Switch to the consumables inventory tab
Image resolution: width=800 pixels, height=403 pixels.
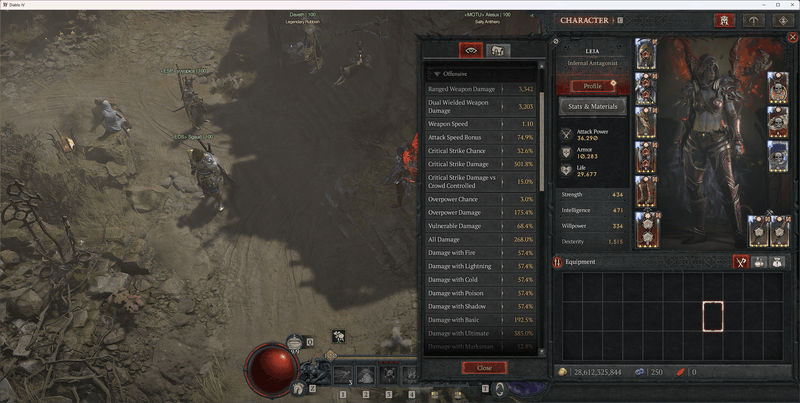click(x=759, y=262)
